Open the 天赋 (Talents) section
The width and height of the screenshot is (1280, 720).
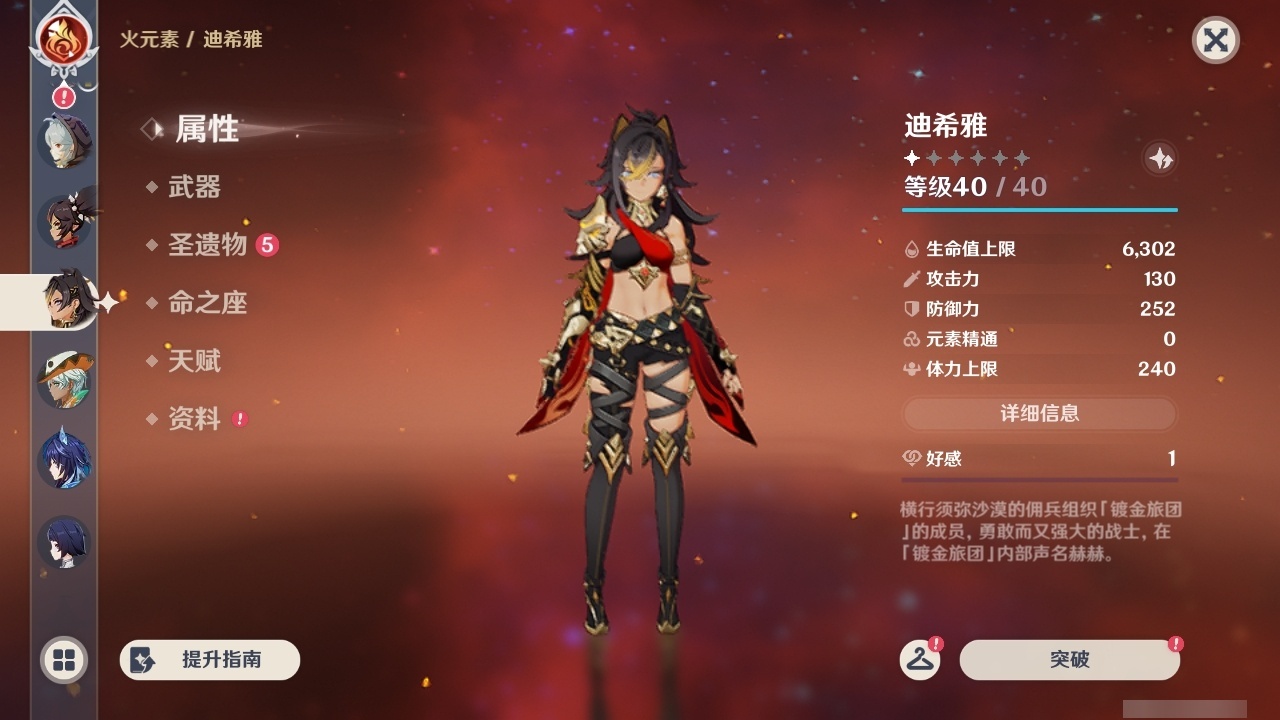click(x=197, y=361)
